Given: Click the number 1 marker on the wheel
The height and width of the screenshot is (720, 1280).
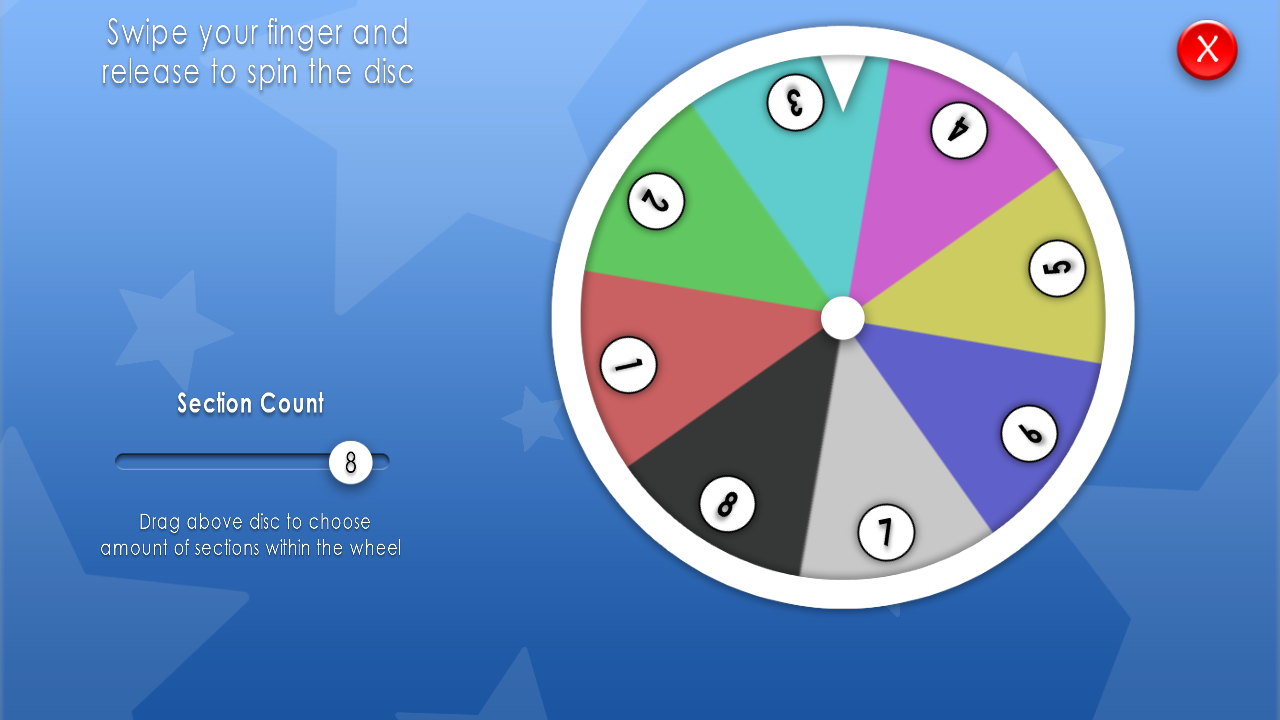Looking at the screenshot, I should [x=627, y=365].
